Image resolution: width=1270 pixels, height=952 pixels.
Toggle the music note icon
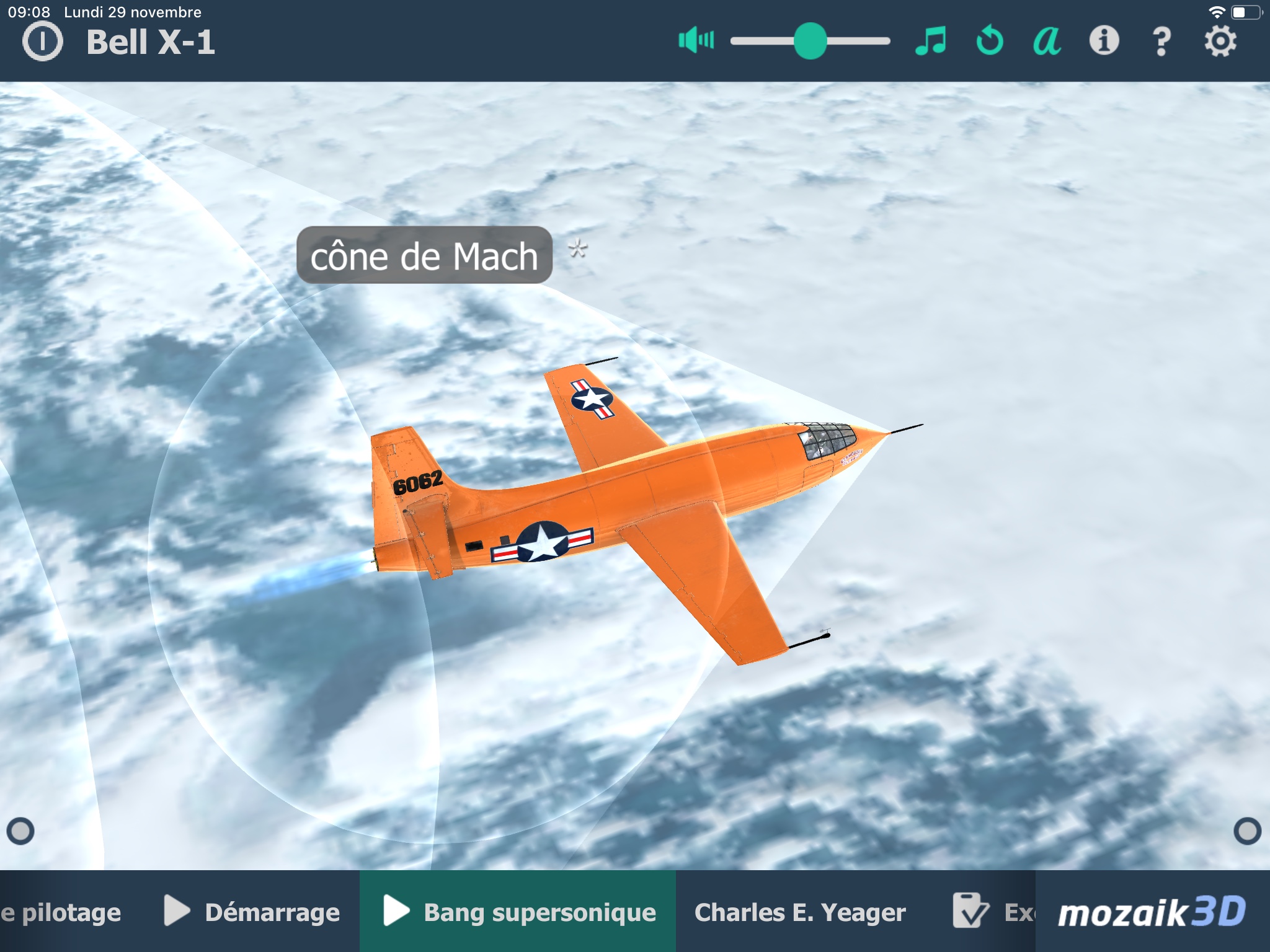[931, 41]
